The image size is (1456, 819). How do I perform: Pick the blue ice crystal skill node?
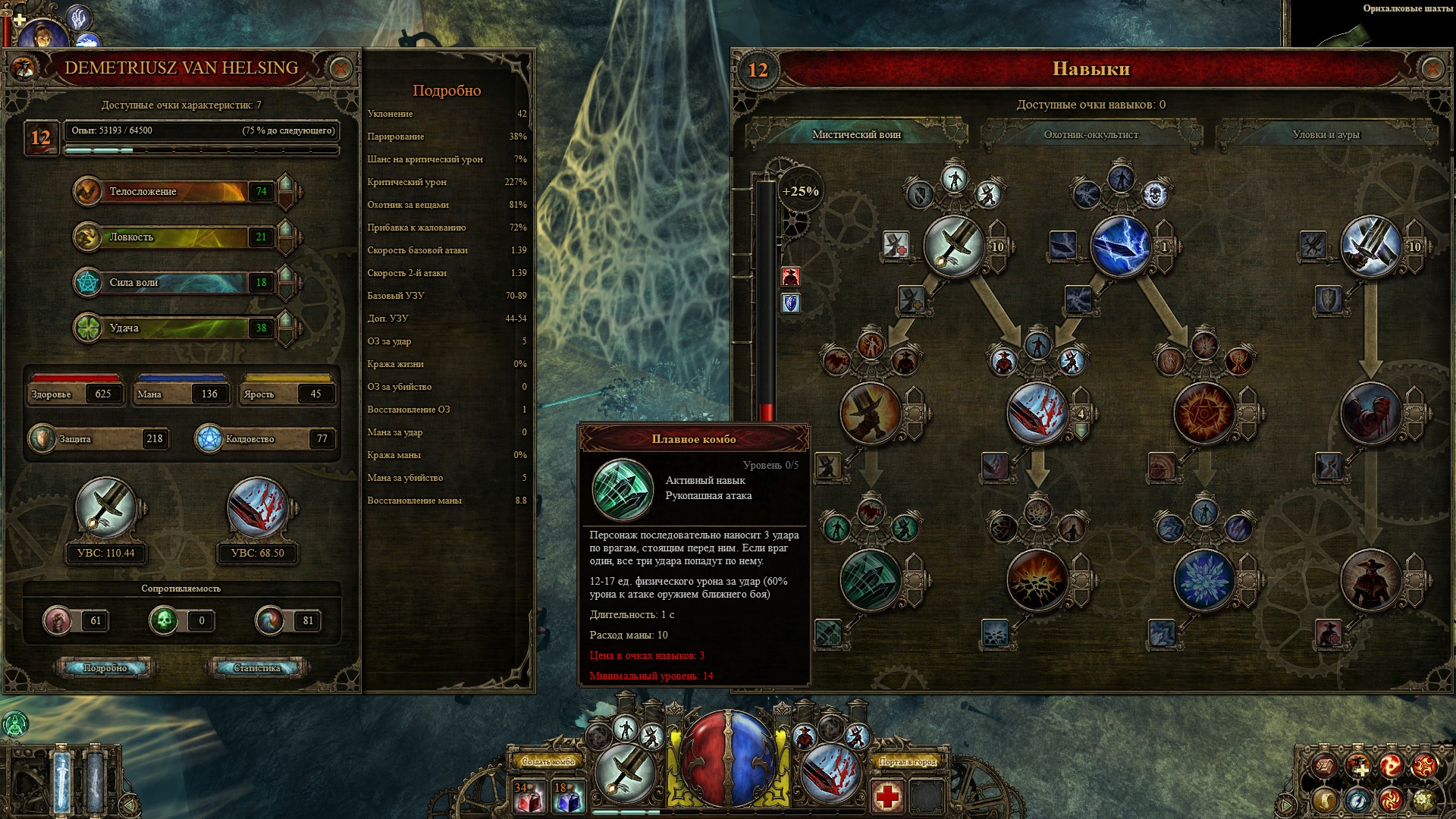(1203, 579)
